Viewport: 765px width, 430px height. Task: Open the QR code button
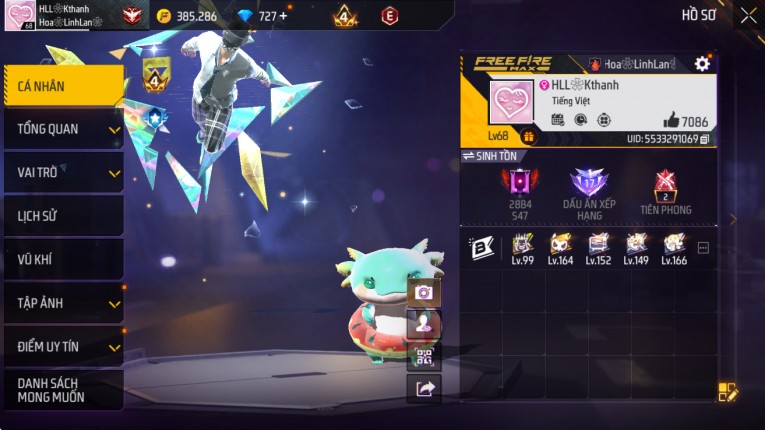(x=424, y=357)
